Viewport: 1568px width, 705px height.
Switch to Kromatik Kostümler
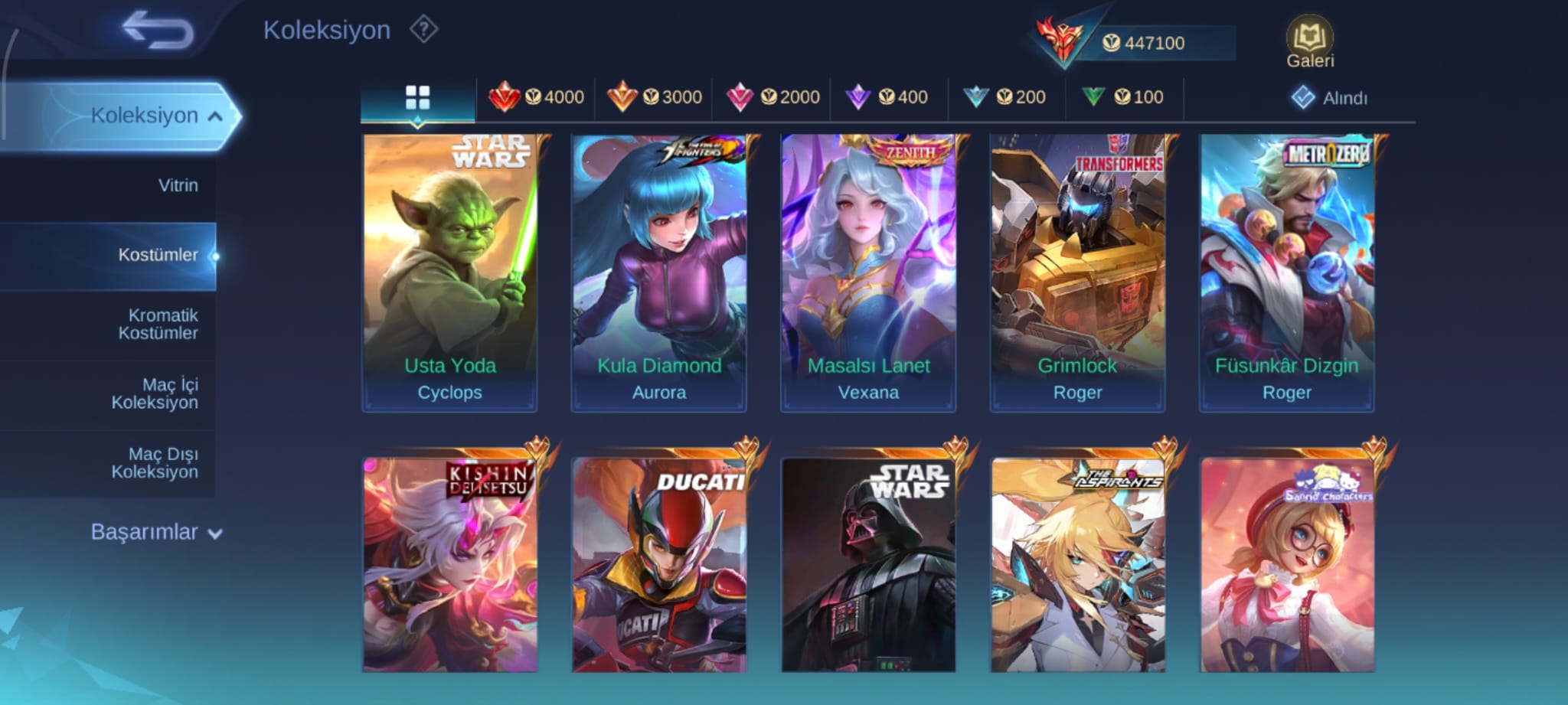pyautogui.click(x=158, y=324)
